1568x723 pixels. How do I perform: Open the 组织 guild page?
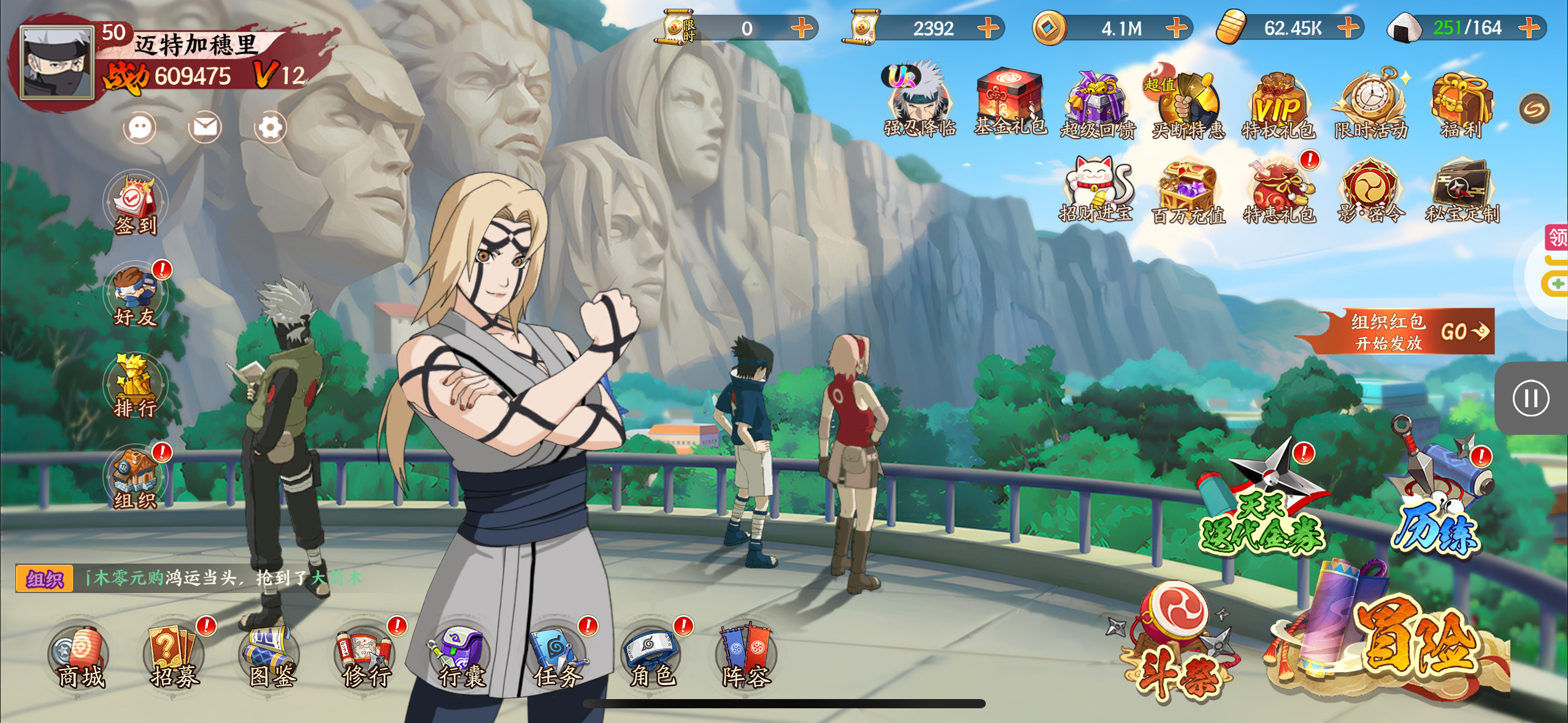click(x=136, y=478)
